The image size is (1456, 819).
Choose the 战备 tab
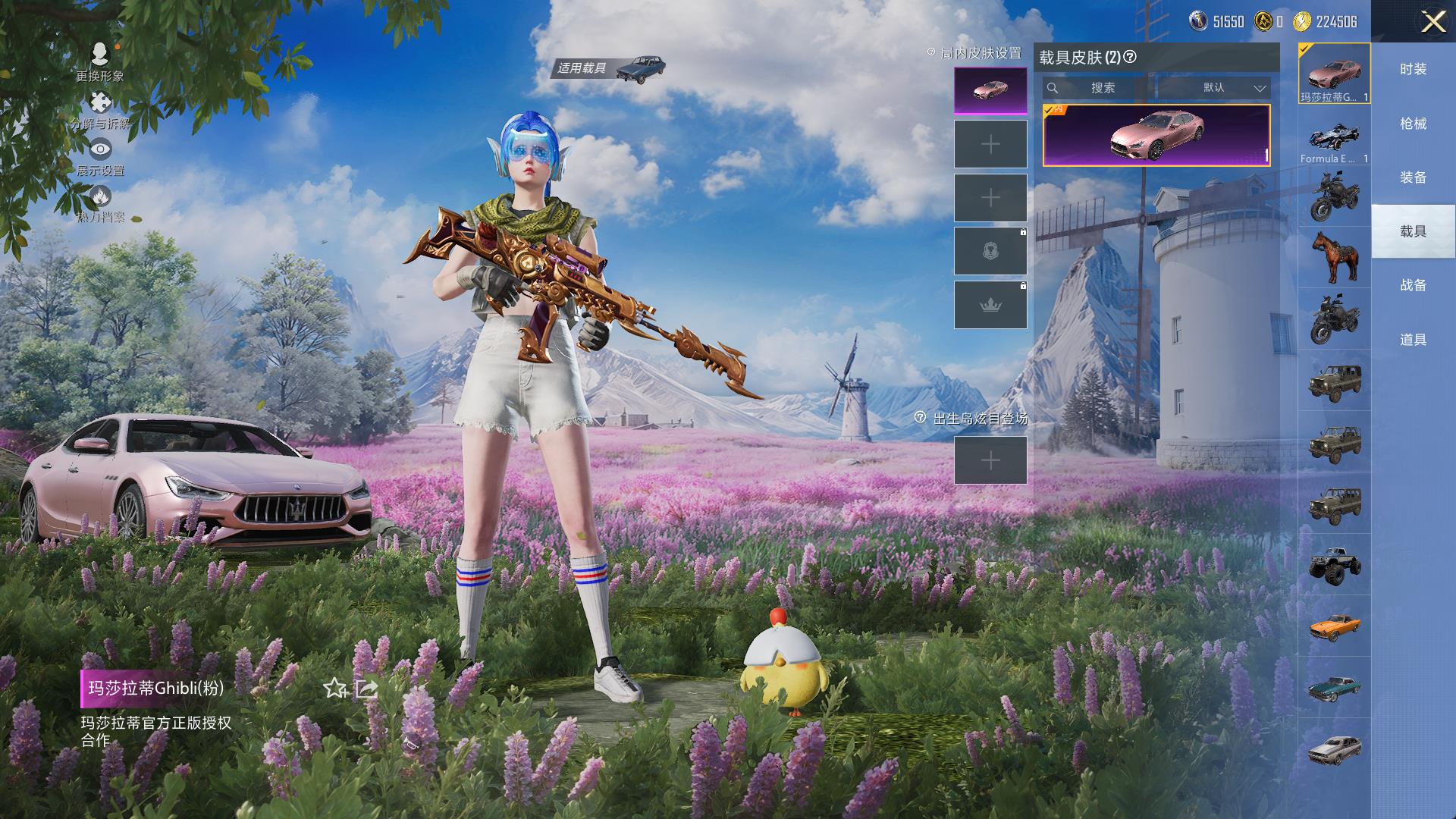click(x=1413, y=285)
